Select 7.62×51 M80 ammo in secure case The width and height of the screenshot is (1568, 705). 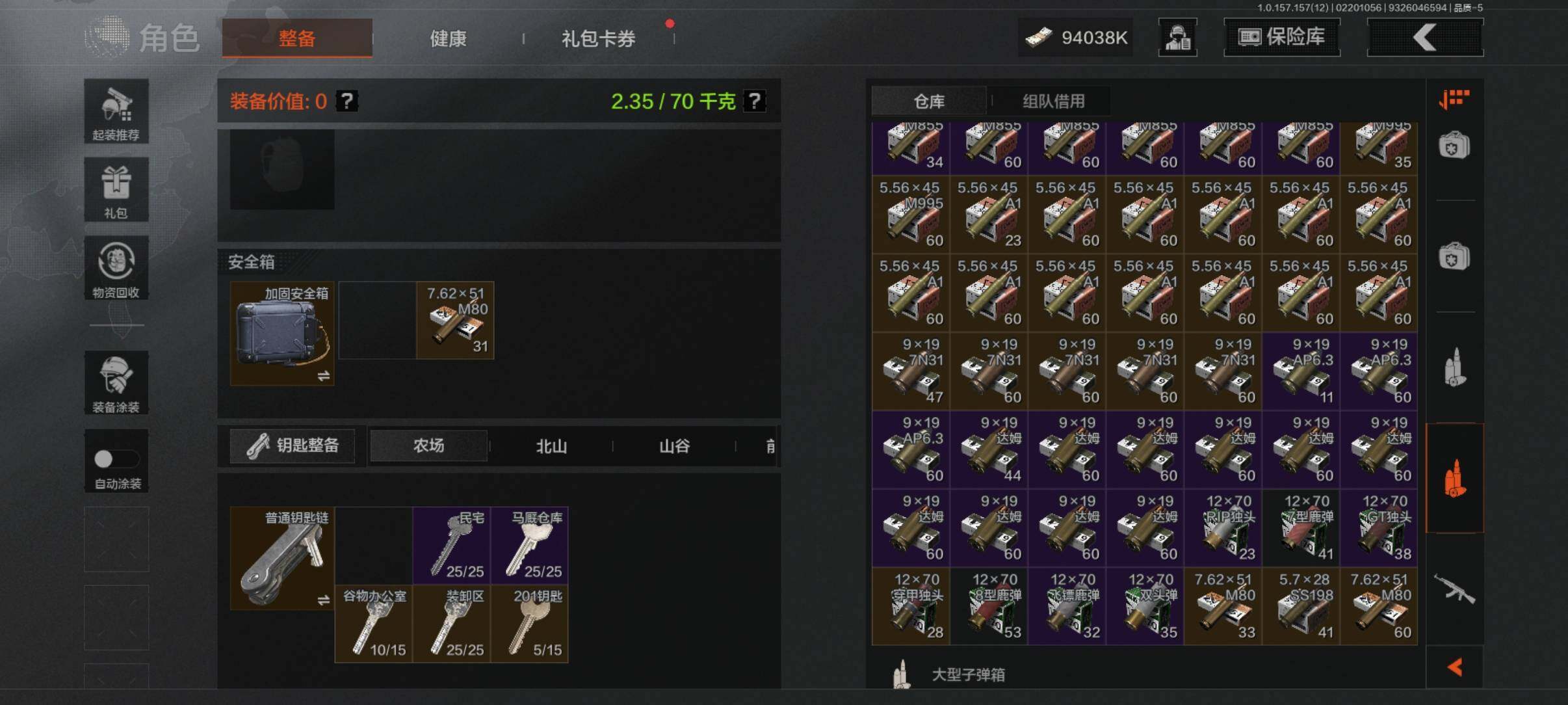(x=455, y=320)
